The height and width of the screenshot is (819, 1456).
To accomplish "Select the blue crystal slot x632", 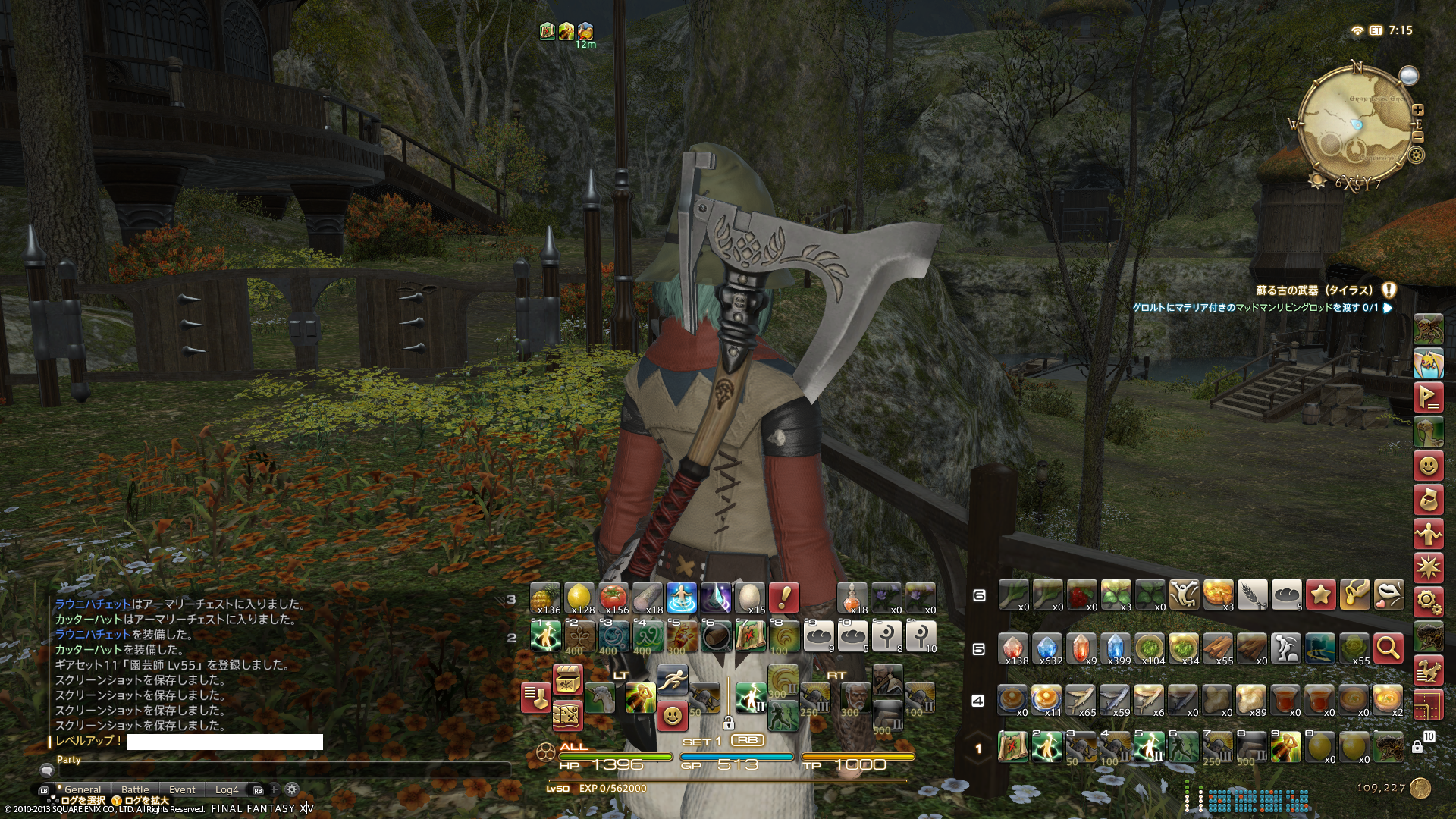I will point(1046,648).
